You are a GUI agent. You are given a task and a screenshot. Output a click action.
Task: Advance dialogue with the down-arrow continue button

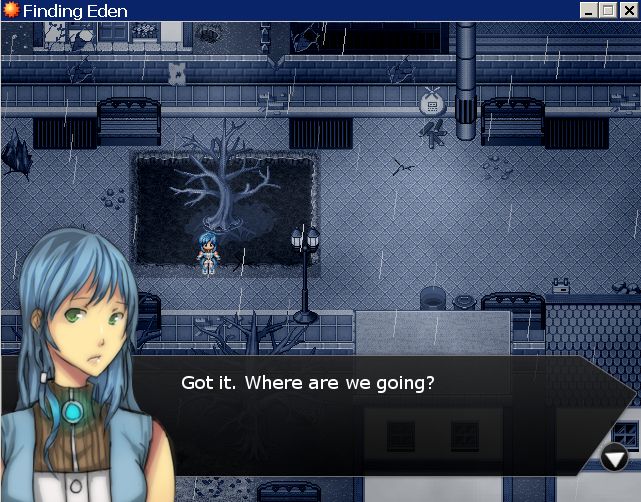pyautogui.click(x=614, y=458)
